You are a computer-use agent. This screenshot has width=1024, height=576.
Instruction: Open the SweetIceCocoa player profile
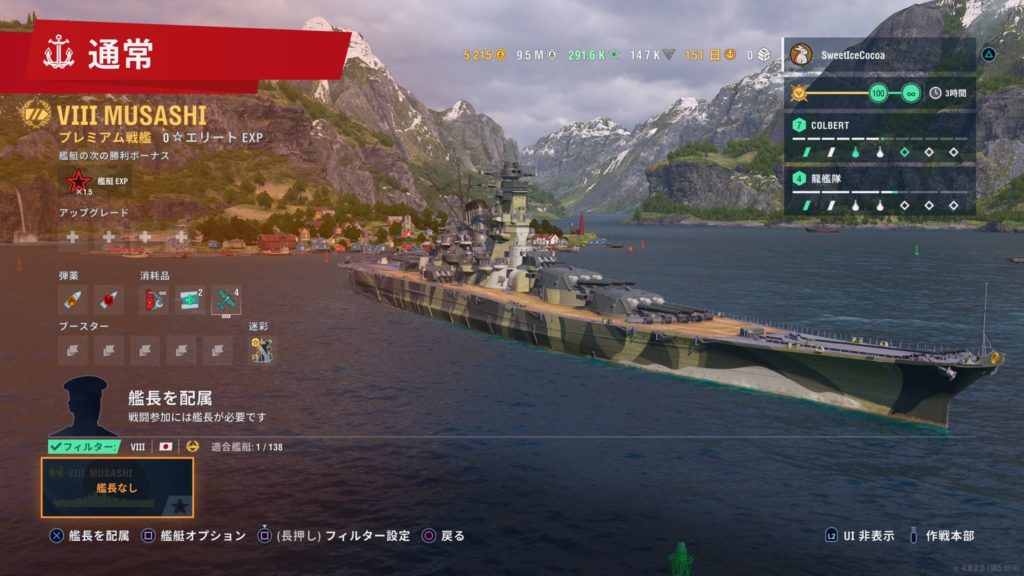880,54
